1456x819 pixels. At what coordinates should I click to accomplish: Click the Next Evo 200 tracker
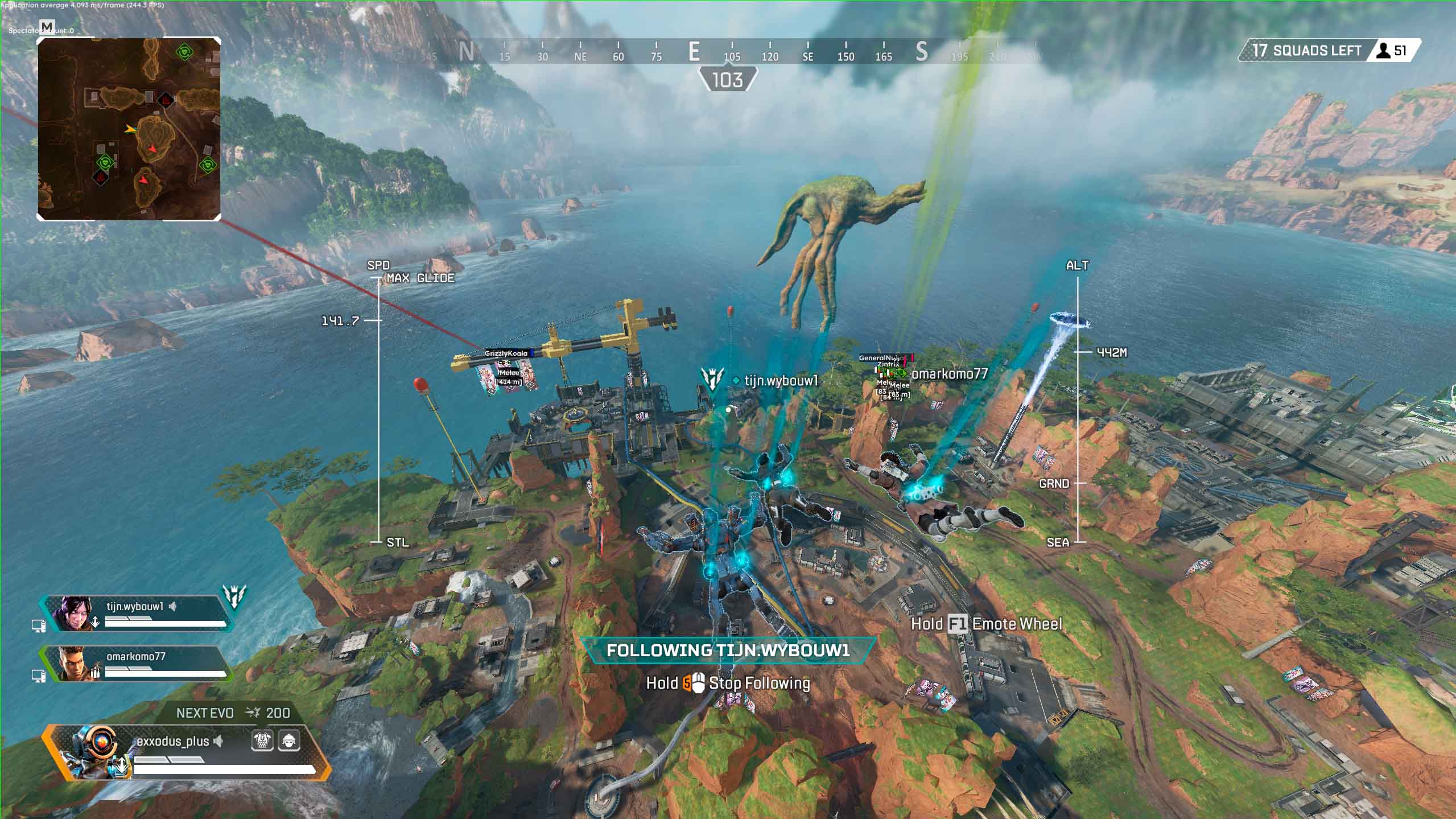(233, 713)
